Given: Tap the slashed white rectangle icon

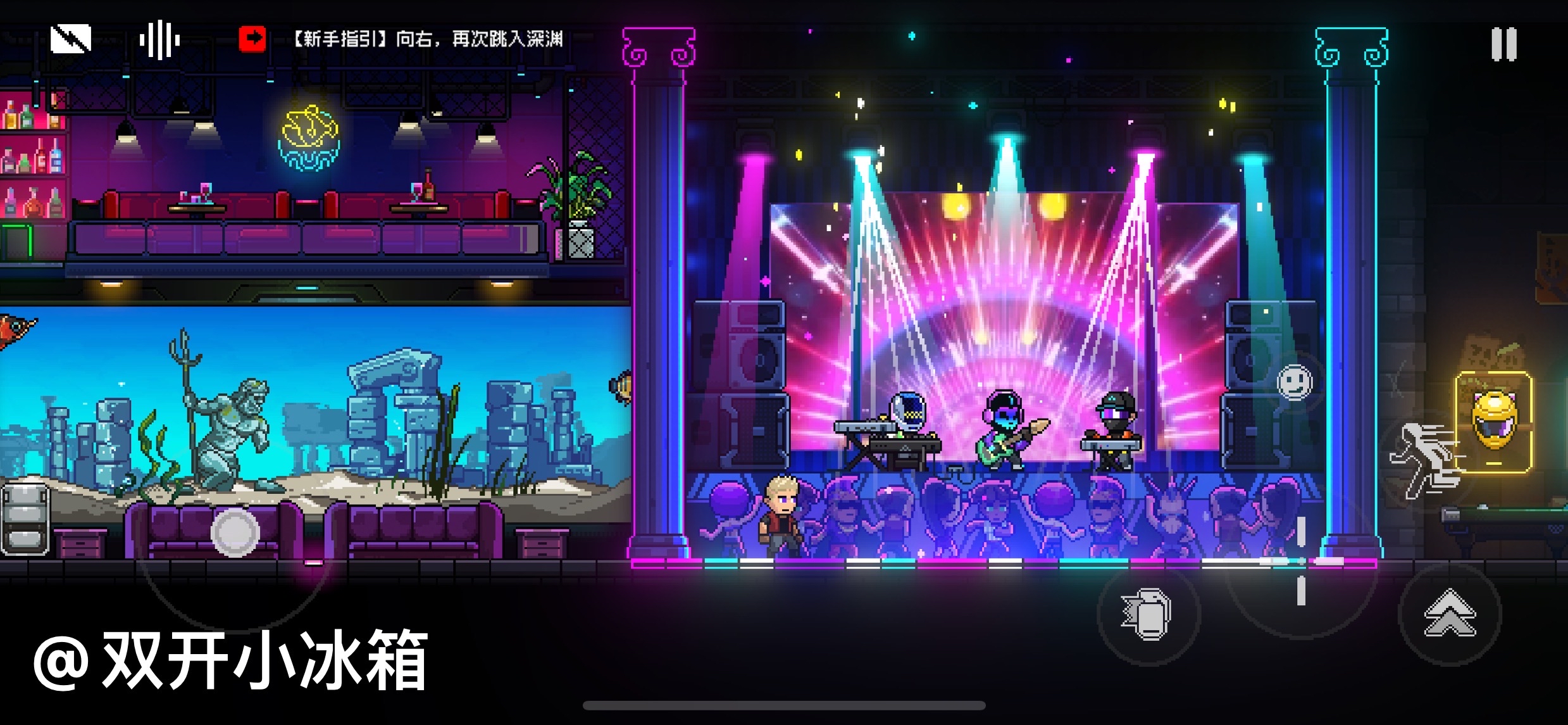Looking at the screenshot, I should 71,39.
